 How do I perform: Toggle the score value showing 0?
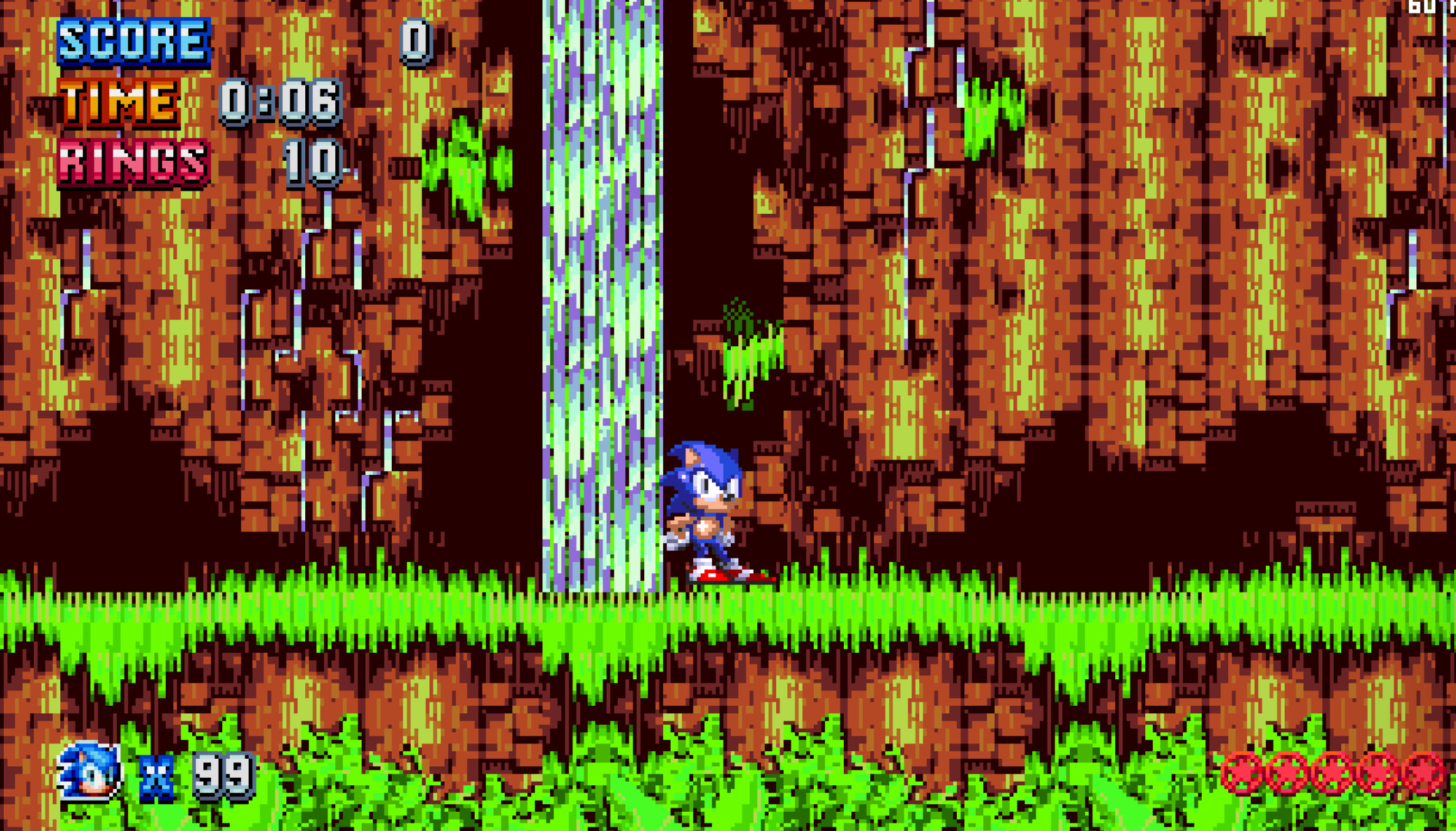point(414,38)
